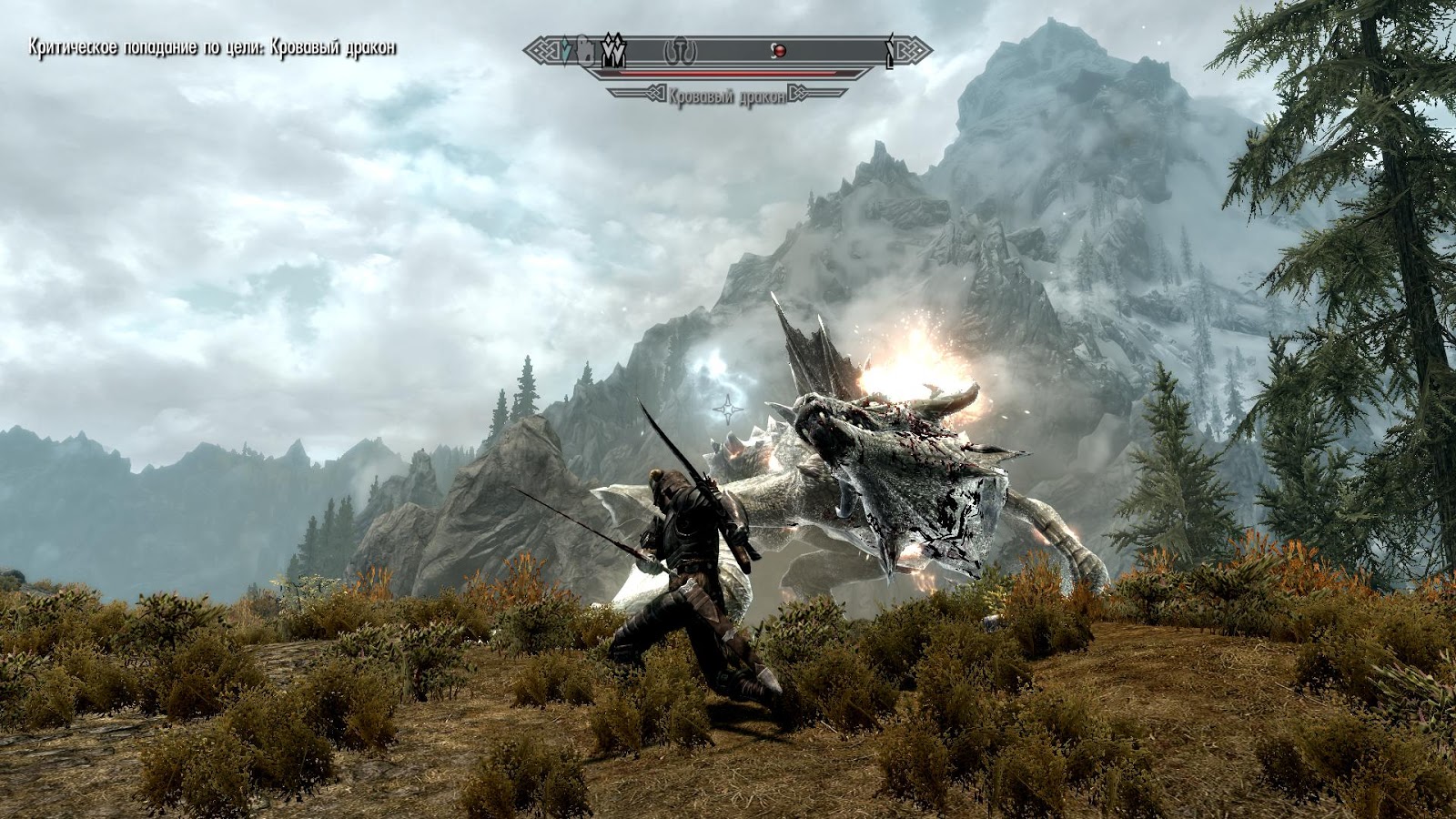Select the red orb icon on the HUD

(x=779, y=51)
